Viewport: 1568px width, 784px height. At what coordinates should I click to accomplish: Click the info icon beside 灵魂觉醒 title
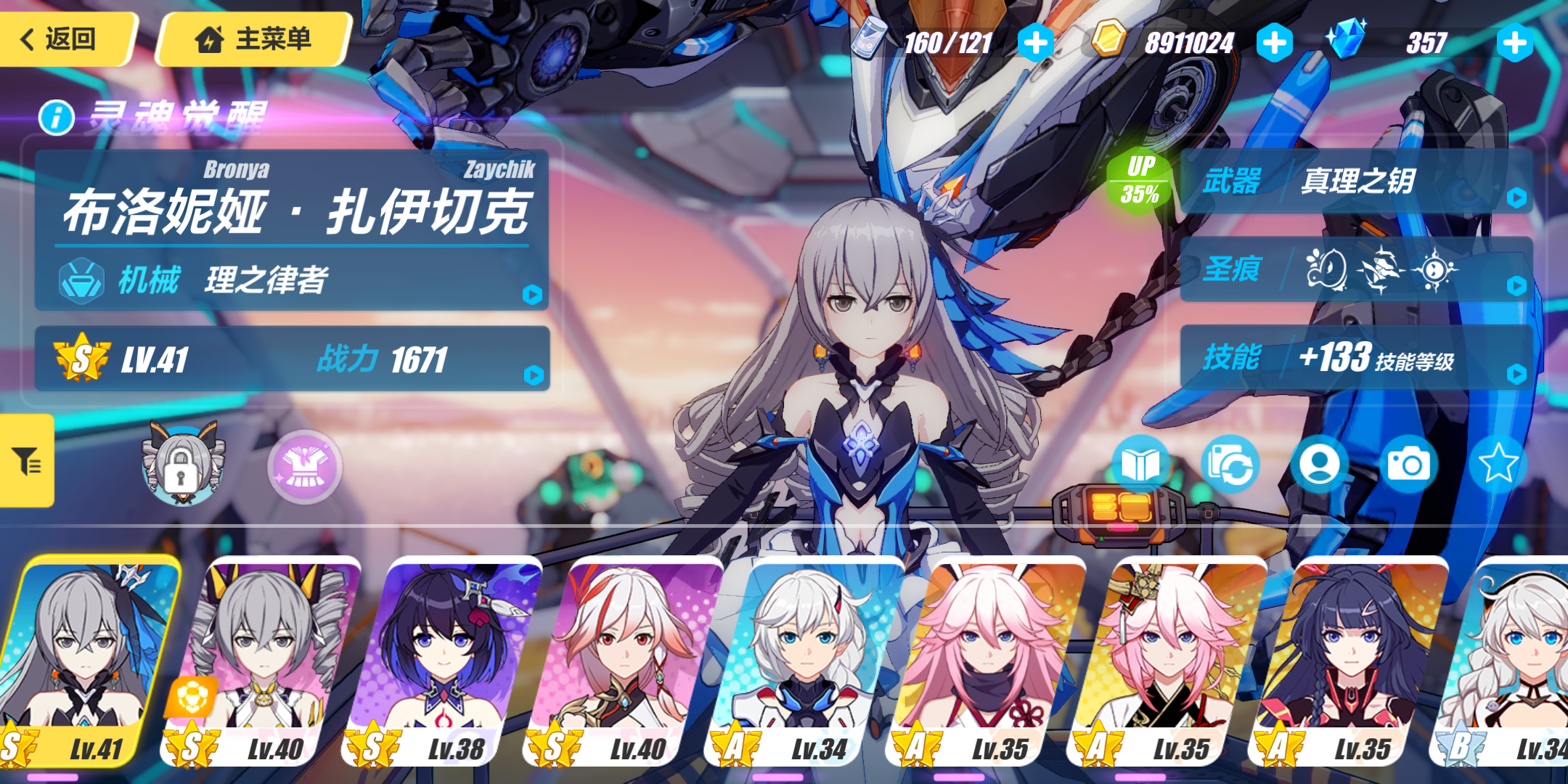55,121
